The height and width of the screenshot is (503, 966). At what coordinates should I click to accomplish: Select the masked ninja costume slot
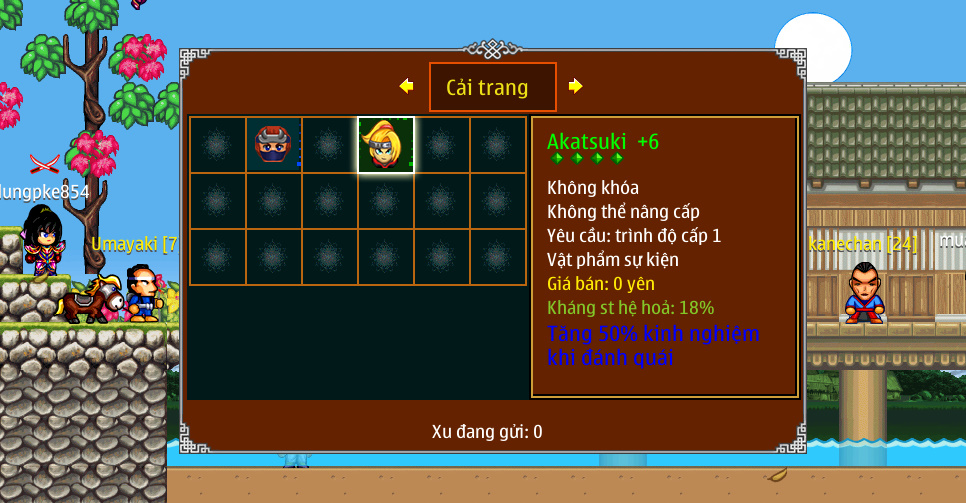coord(273,145)
